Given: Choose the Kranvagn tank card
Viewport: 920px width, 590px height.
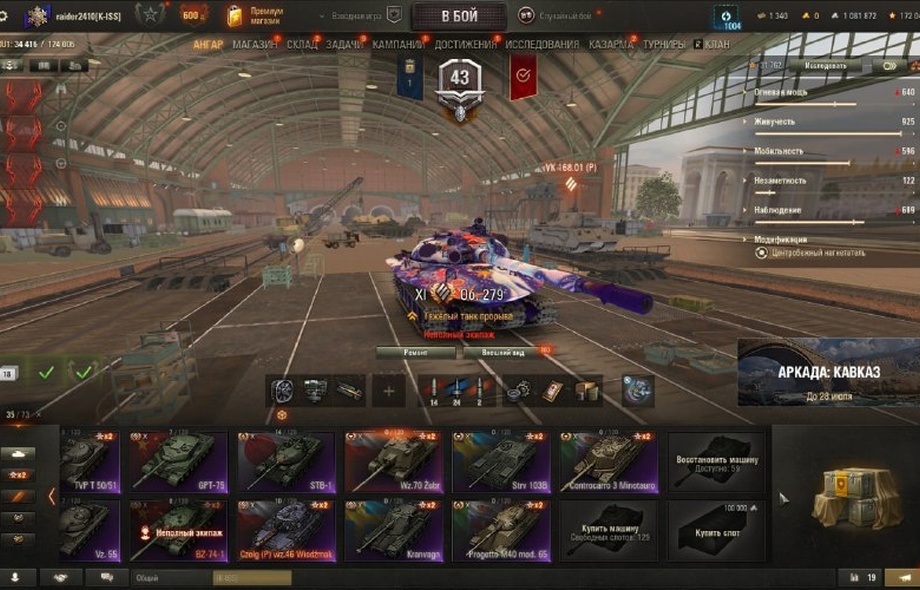Looking at the screenshot, I should coord(393,529).
